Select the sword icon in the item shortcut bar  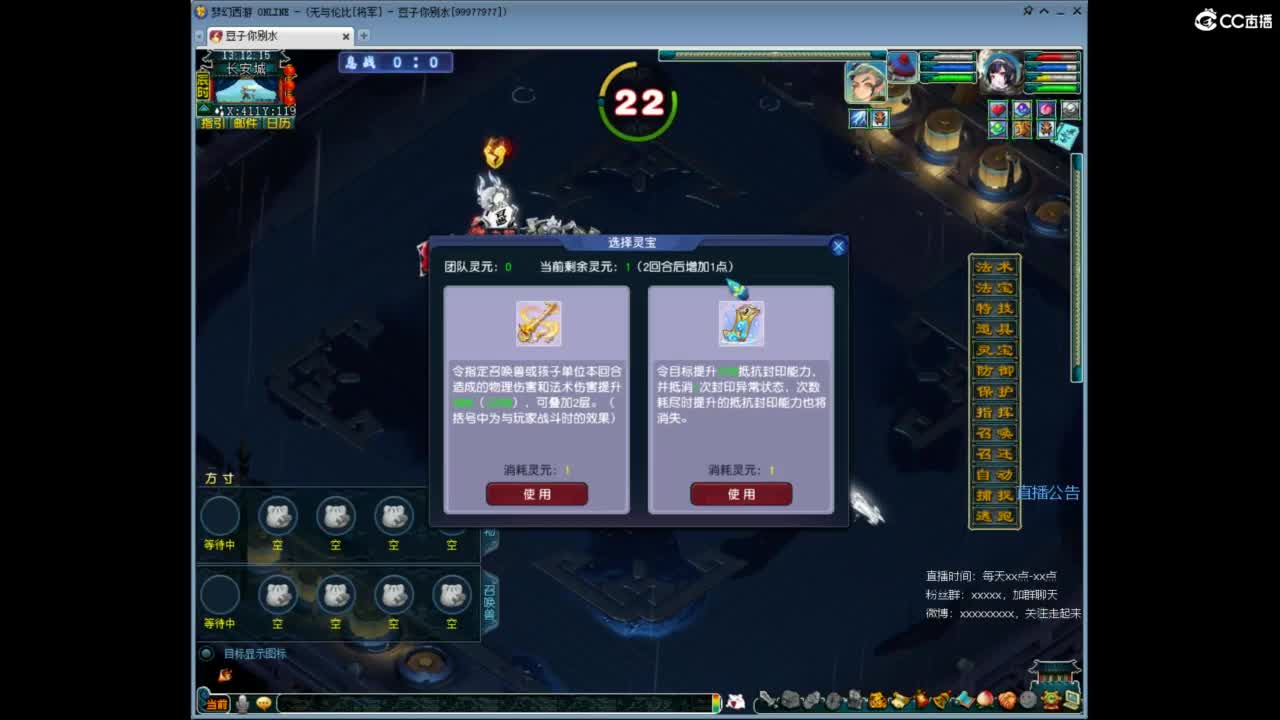768,700
